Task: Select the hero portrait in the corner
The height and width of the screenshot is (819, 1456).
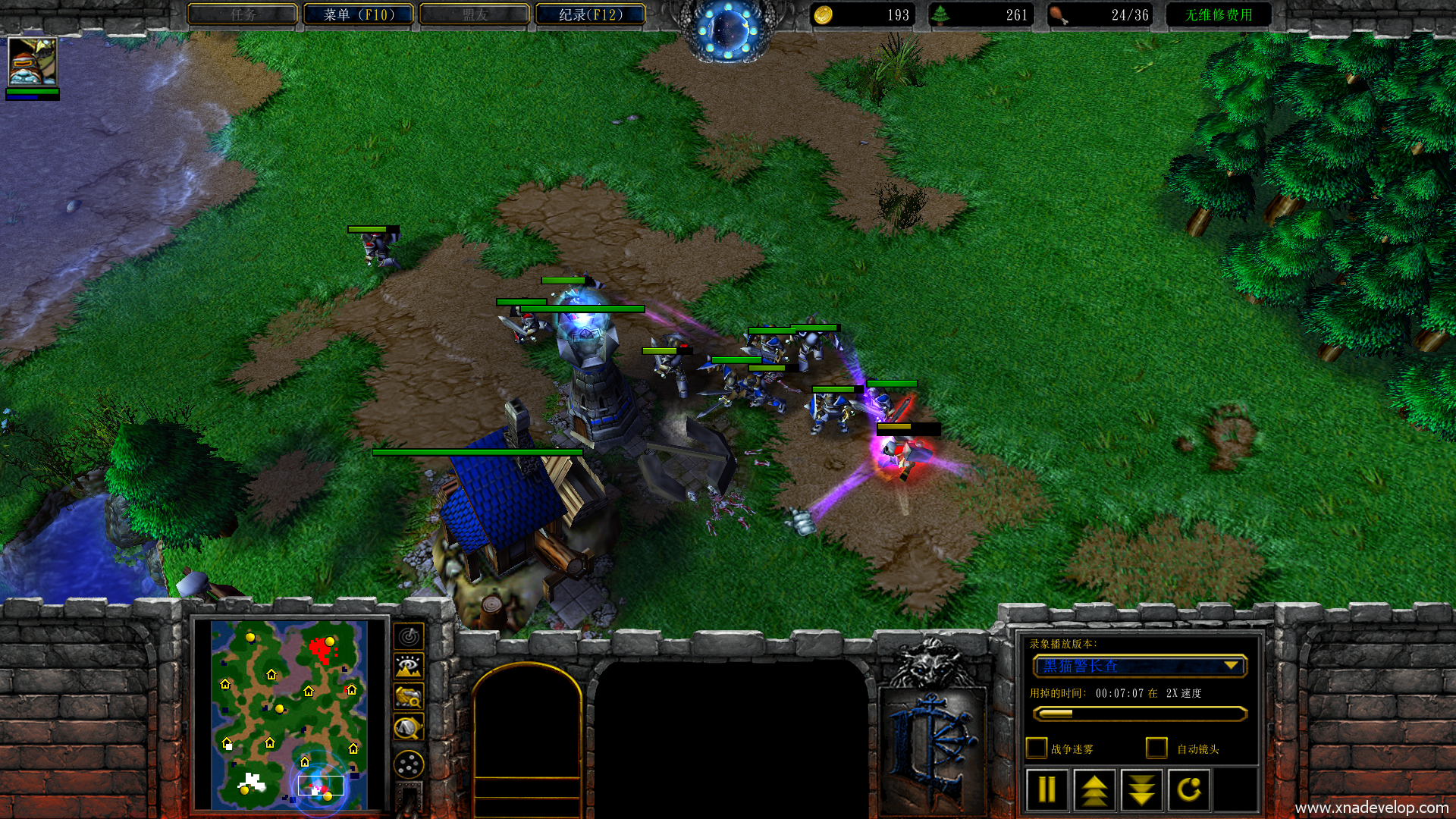Action: [x=32, y=61]
